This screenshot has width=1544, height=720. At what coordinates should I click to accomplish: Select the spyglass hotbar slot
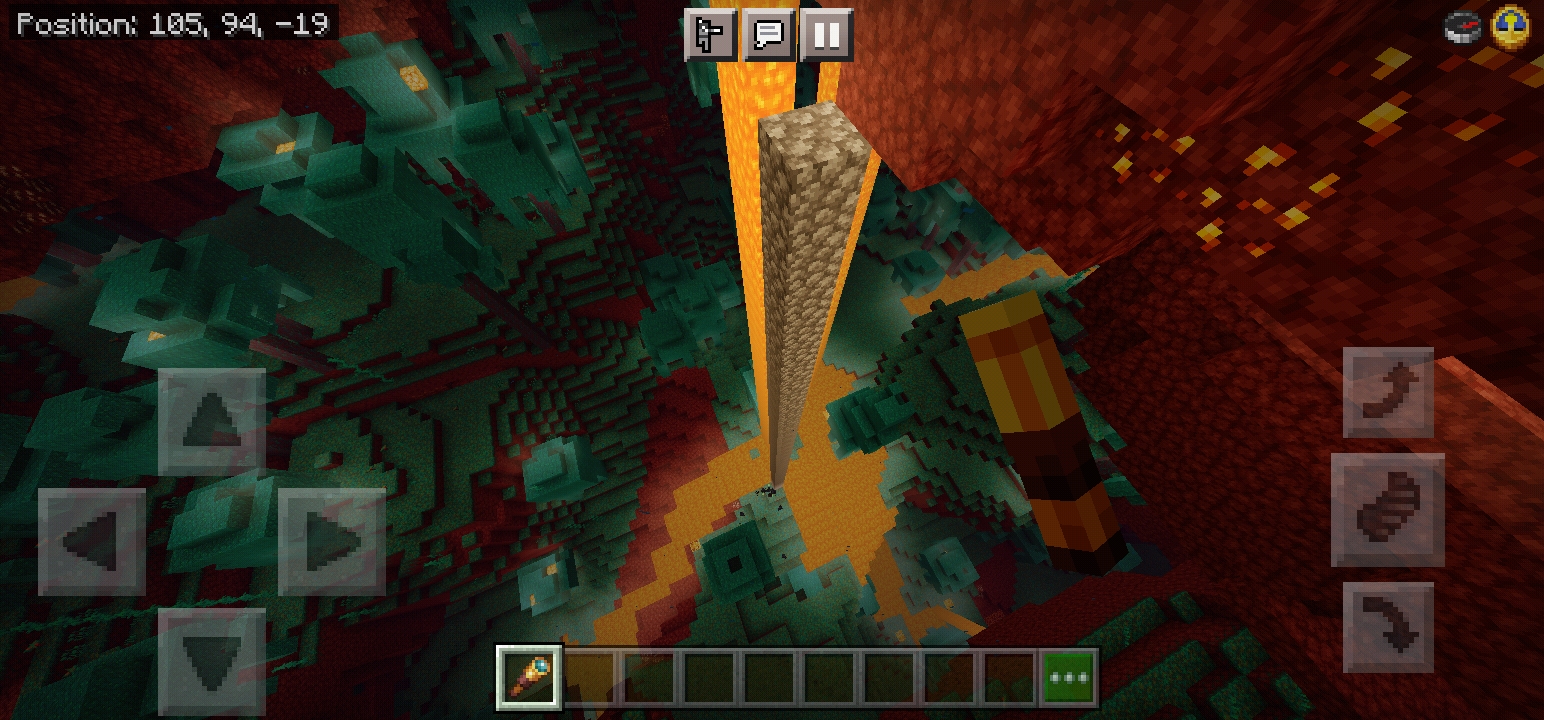(x=529, y=676)
